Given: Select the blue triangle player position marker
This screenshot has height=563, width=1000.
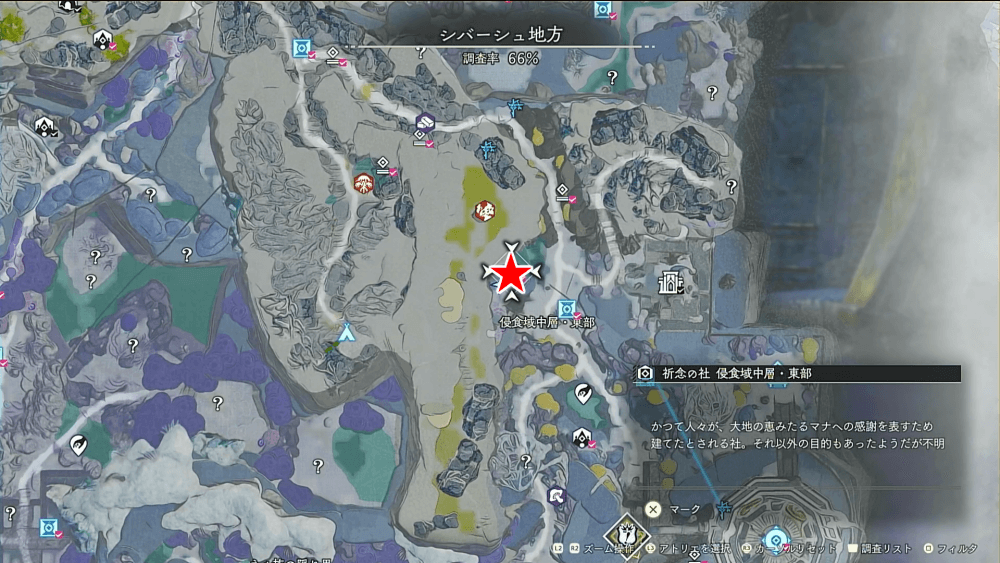Looking at the screenshot, I should click(x=347, y=331).
